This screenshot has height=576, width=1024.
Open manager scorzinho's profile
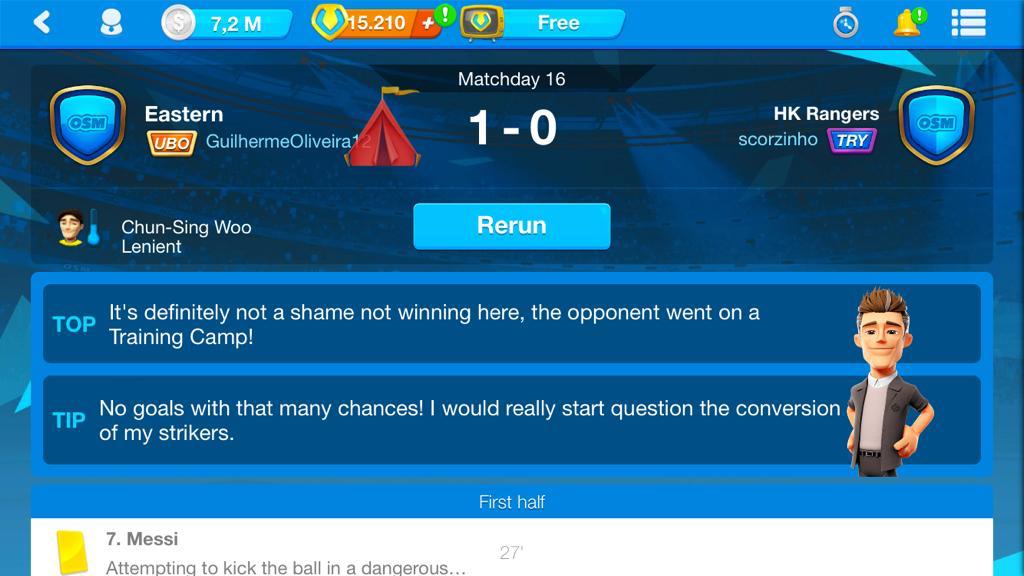(x=778, y=140)
